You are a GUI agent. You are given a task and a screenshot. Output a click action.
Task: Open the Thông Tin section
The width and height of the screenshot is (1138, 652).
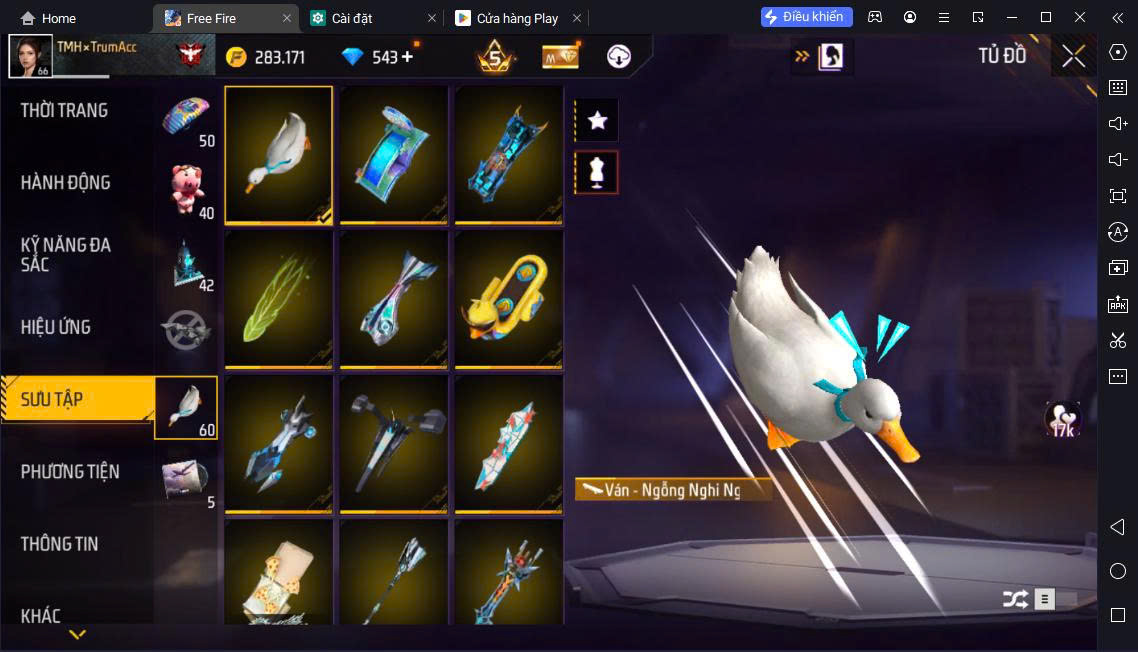click(x=60, y=544)
